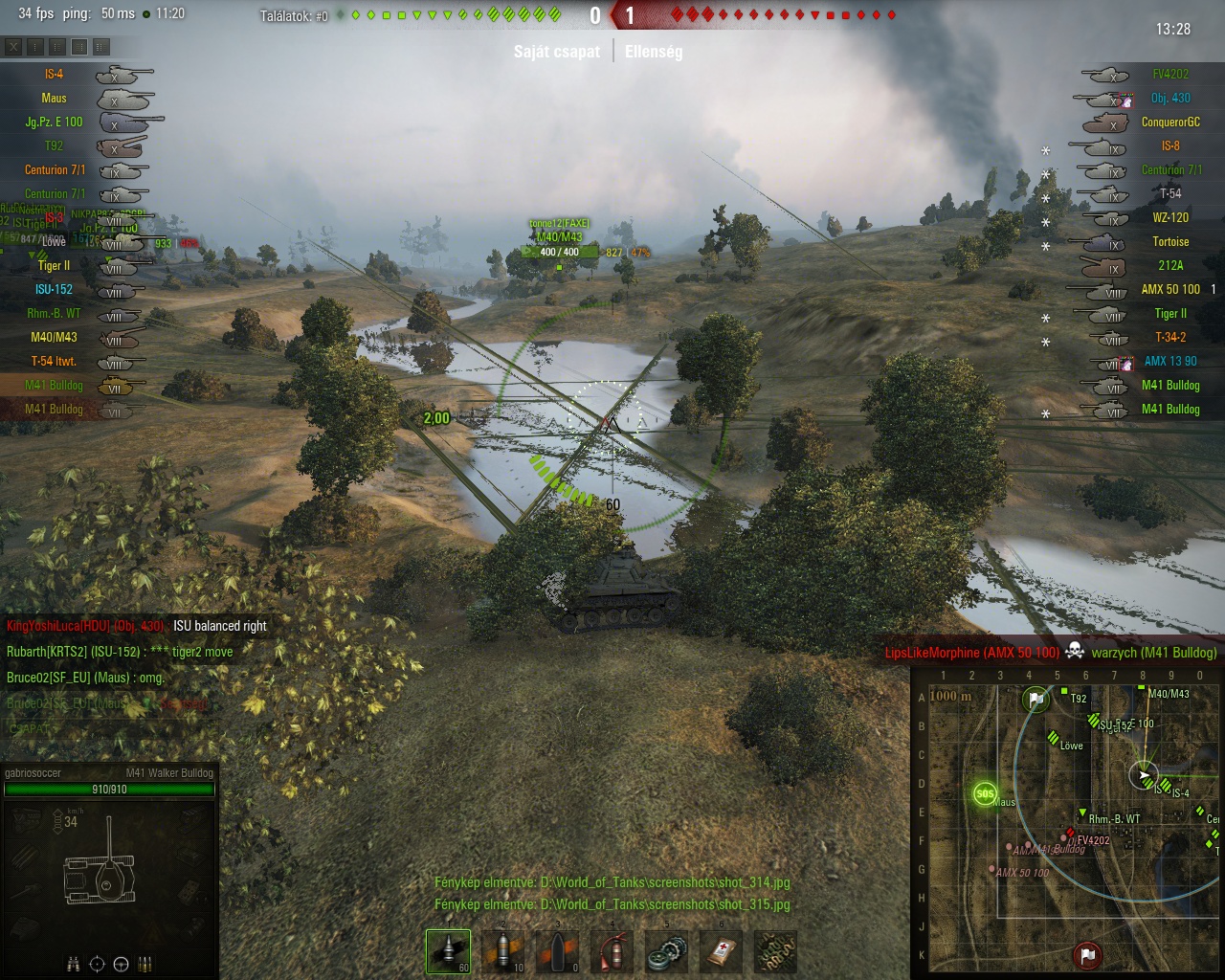Select Maus in the allied team list
The height and width of the screenshot is (980, 1225).
54,98
